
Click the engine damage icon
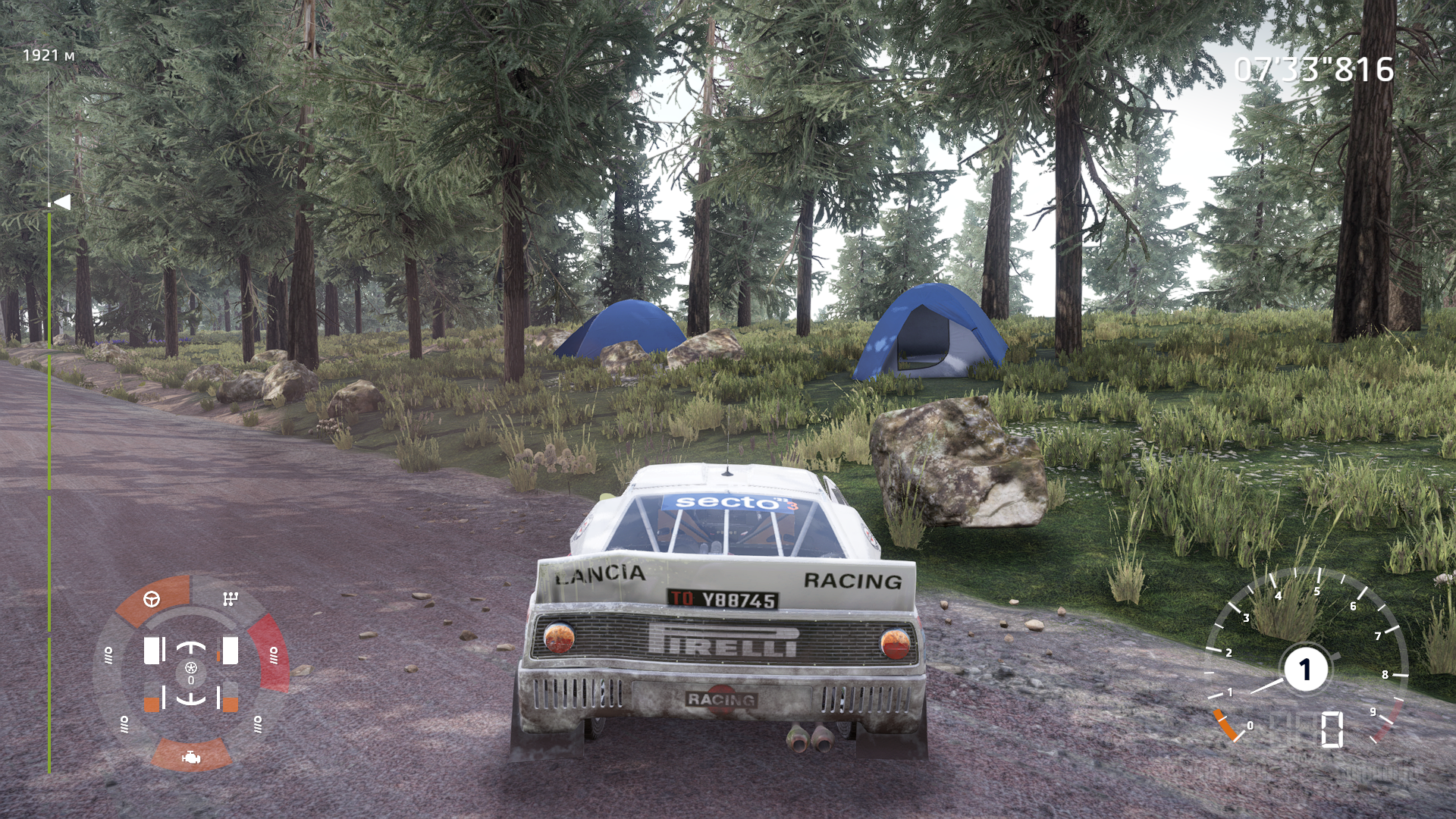coord(191,756)
